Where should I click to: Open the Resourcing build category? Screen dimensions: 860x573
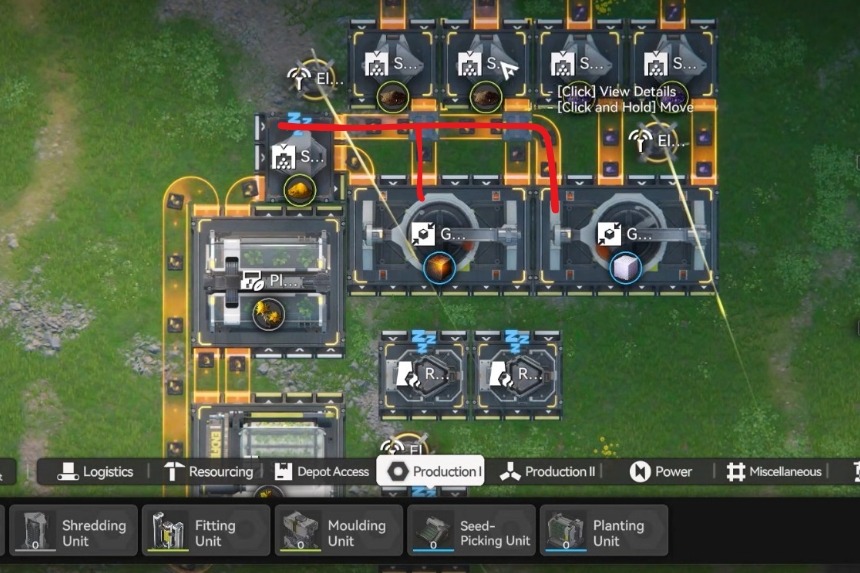[208, 472]
